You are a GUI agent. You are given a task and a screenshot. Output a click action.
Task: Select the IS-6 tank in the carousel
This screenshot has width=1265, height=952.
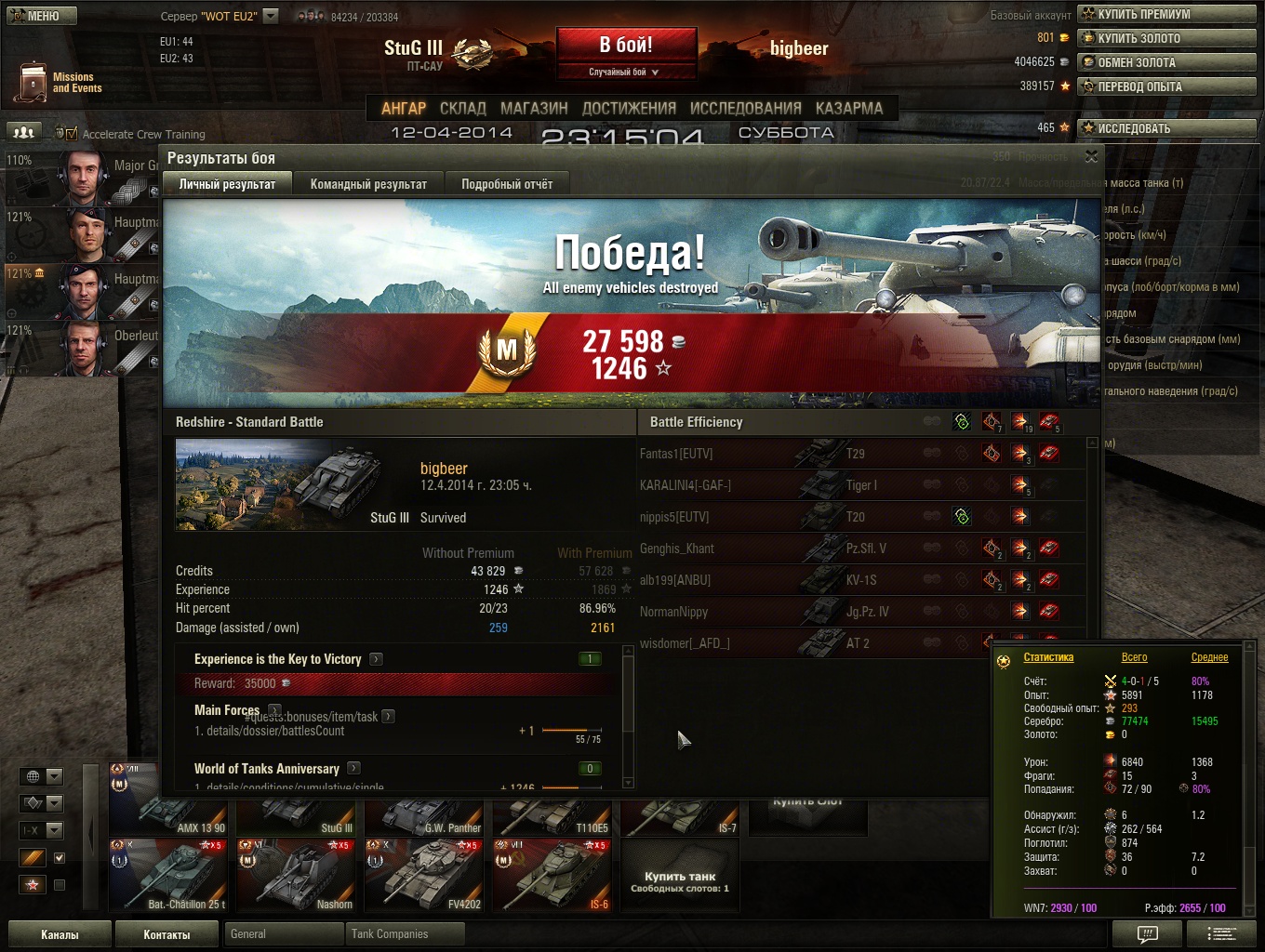pyautogui.click(x=553, y=875)
